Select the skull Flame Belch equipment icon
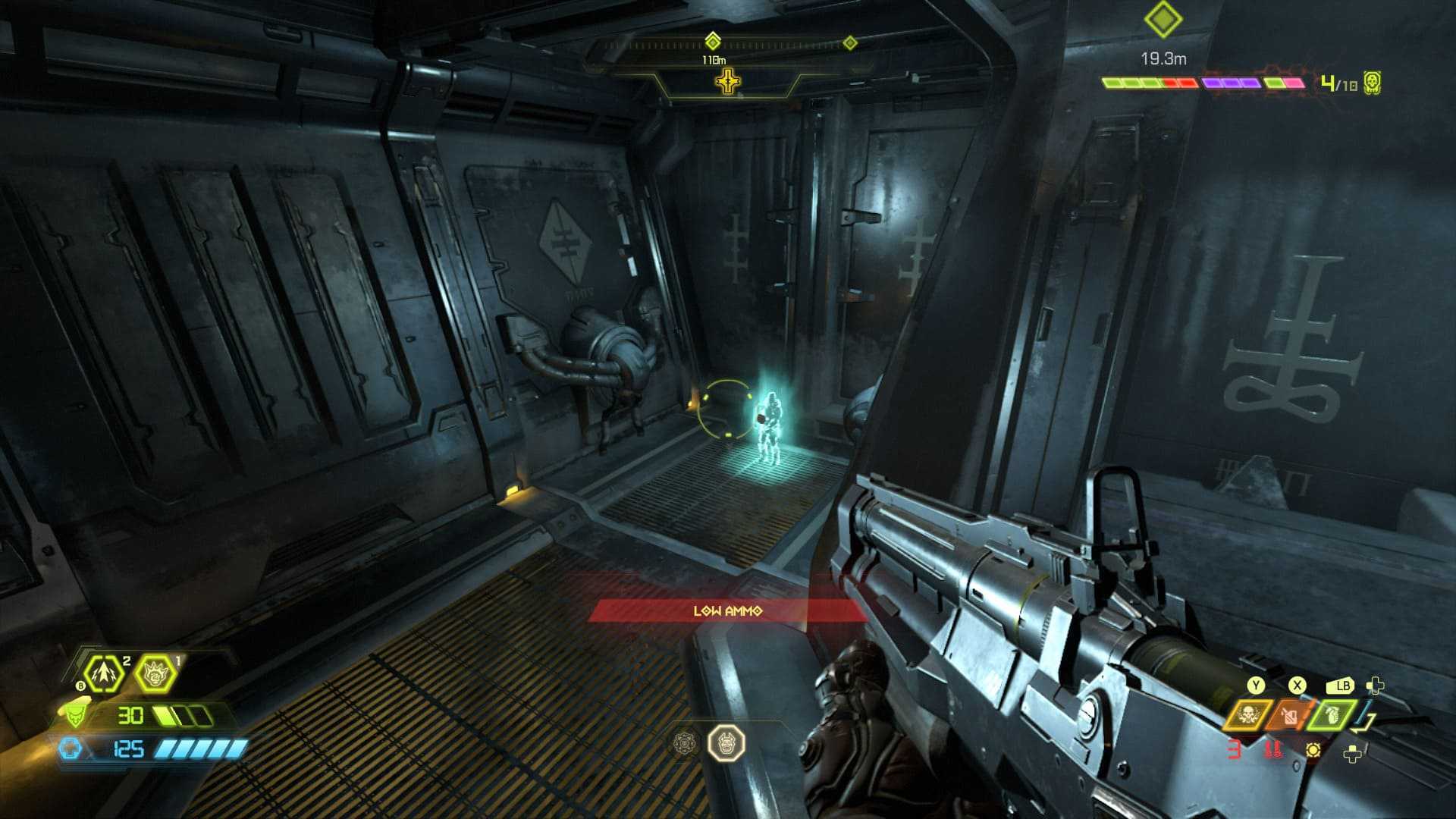Screen dimensions: 1456x819 tap(1247, 715)
